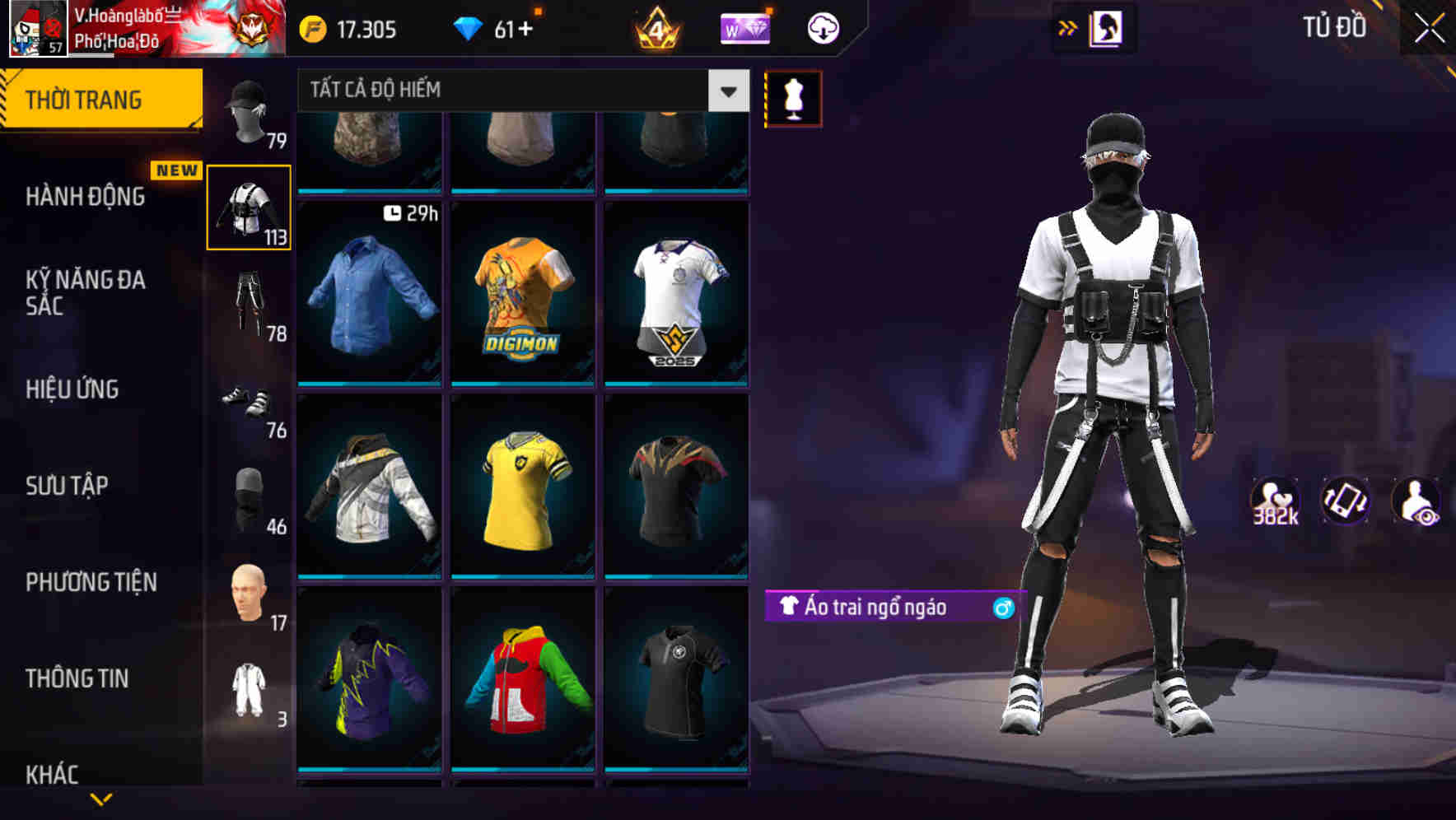The width and height of the screenshot is (1456, 820).
Task: Click the weekly membership diamond icon
Action: point(745,27)
